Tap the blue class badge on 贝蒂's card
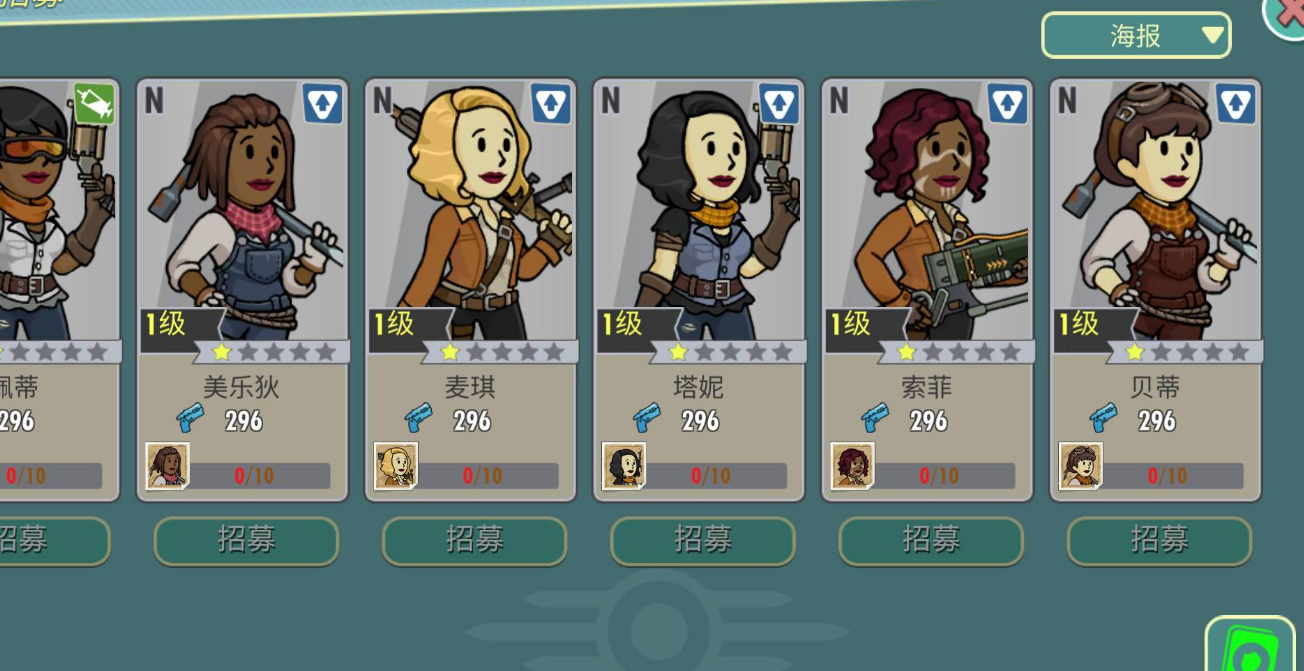1304x671 pixels. click(1236, 104)
